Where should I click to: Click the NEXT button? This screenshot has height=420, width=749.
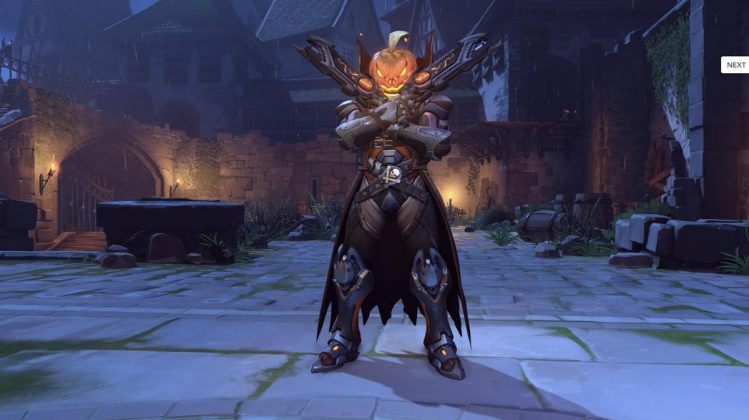[x=735, y=65]
